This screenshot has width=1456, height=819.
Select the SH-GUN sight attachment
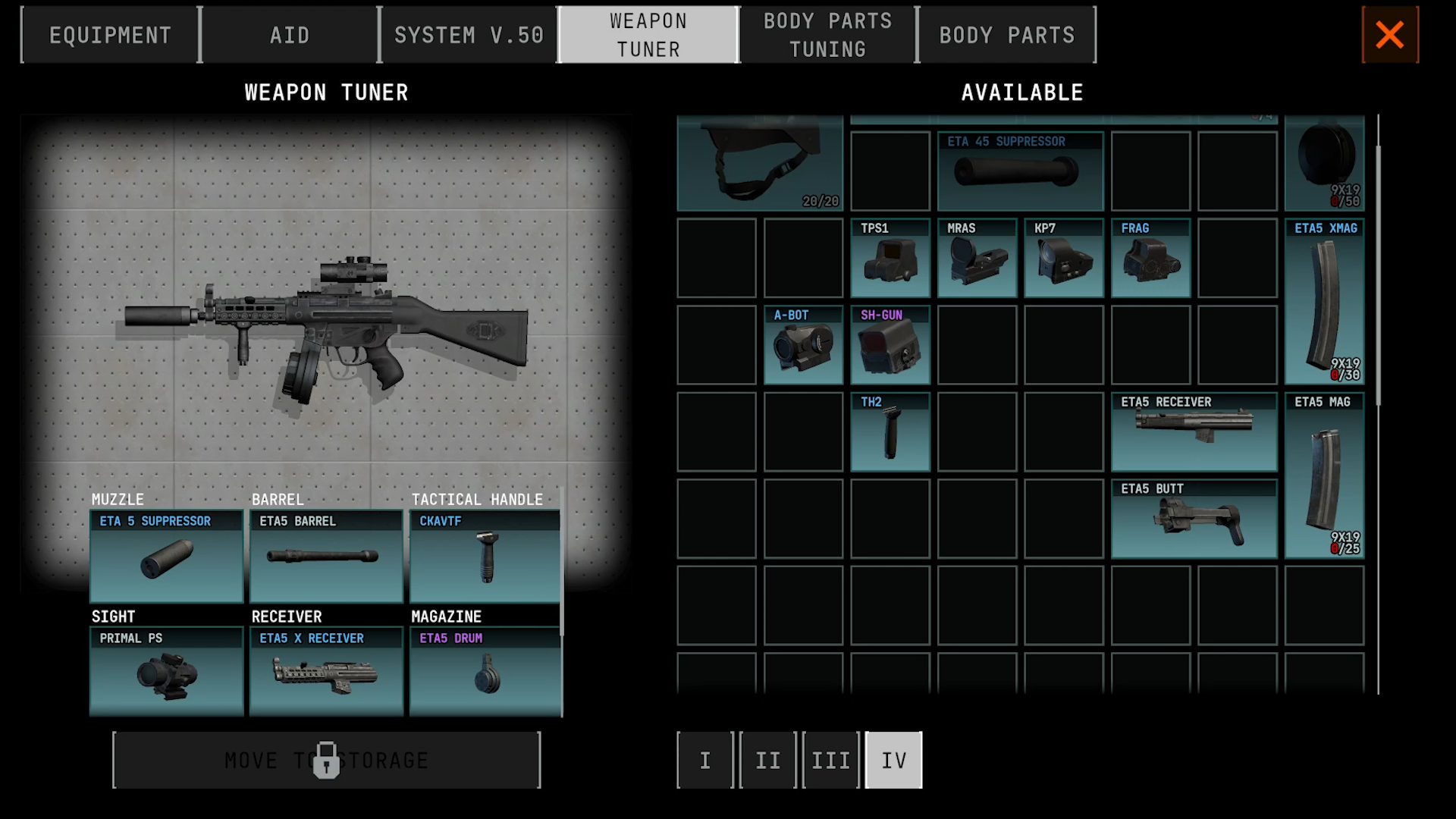pos(890,349)
